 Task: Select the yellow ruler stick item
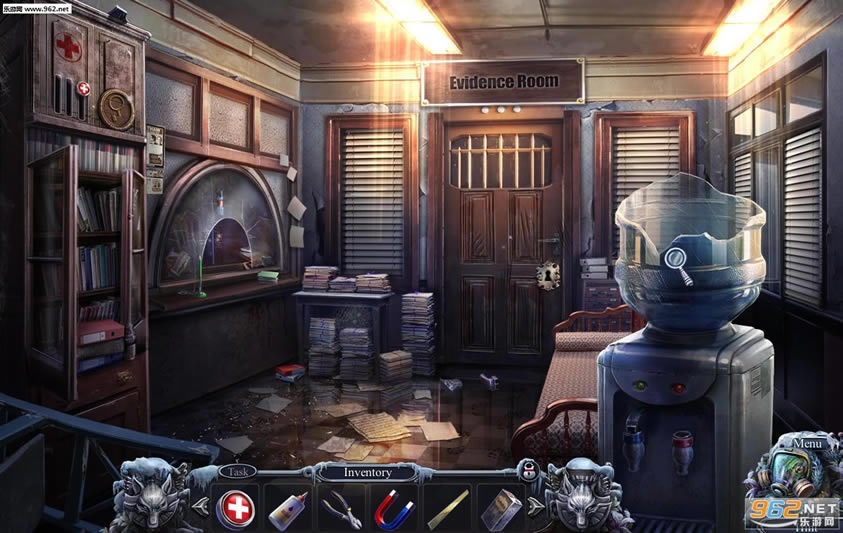pyautogui.click(x=446, y=509)
